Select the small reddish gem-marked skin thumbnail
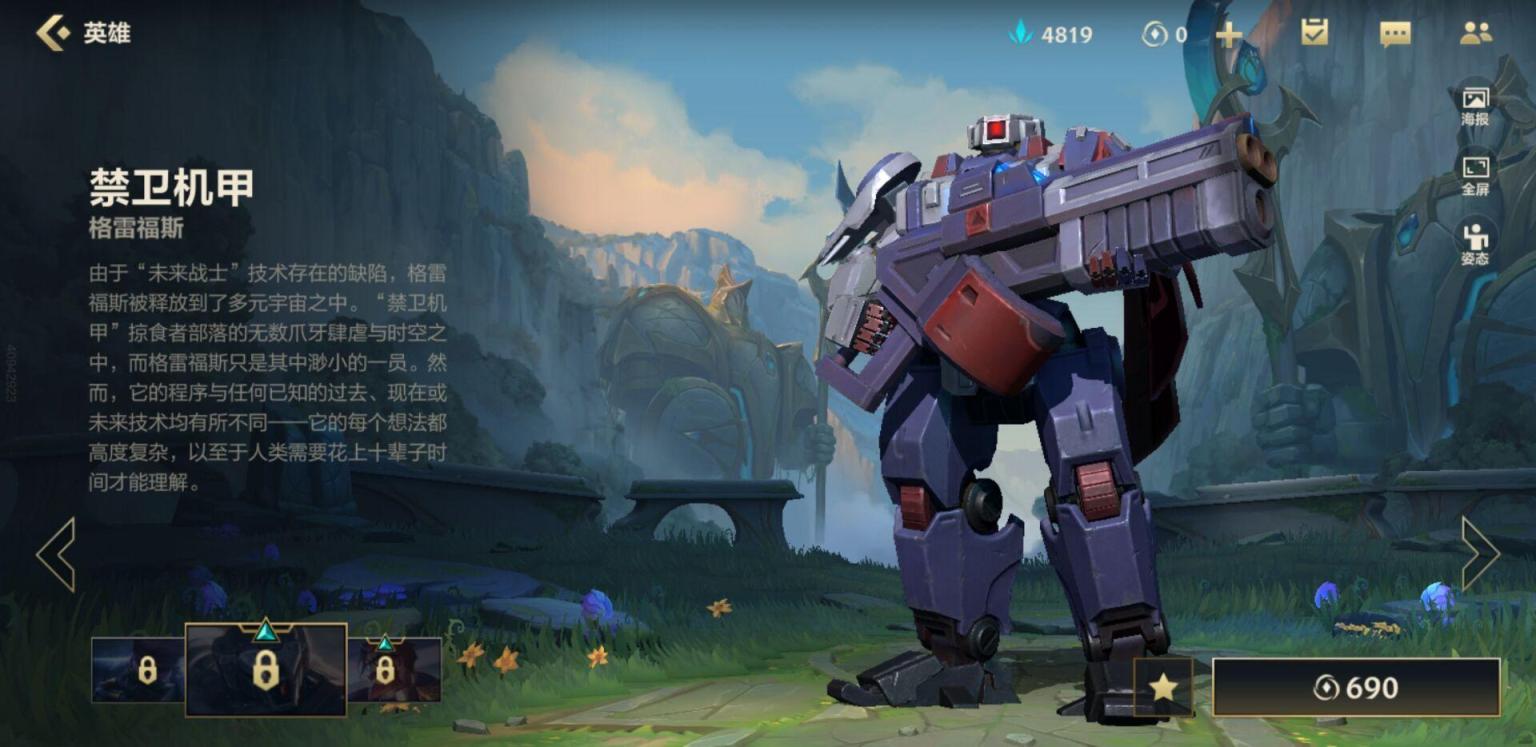The height and width of the screenshot is (747, 1536). click(394, 670)
